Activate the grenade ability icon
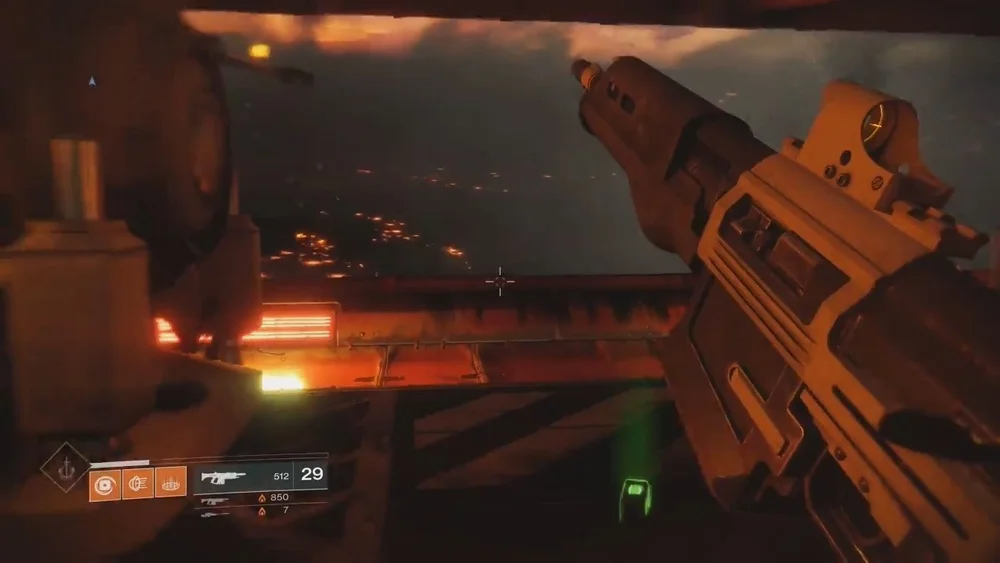The width and height of the screenshot is (1000, 563). pos(105,484)
